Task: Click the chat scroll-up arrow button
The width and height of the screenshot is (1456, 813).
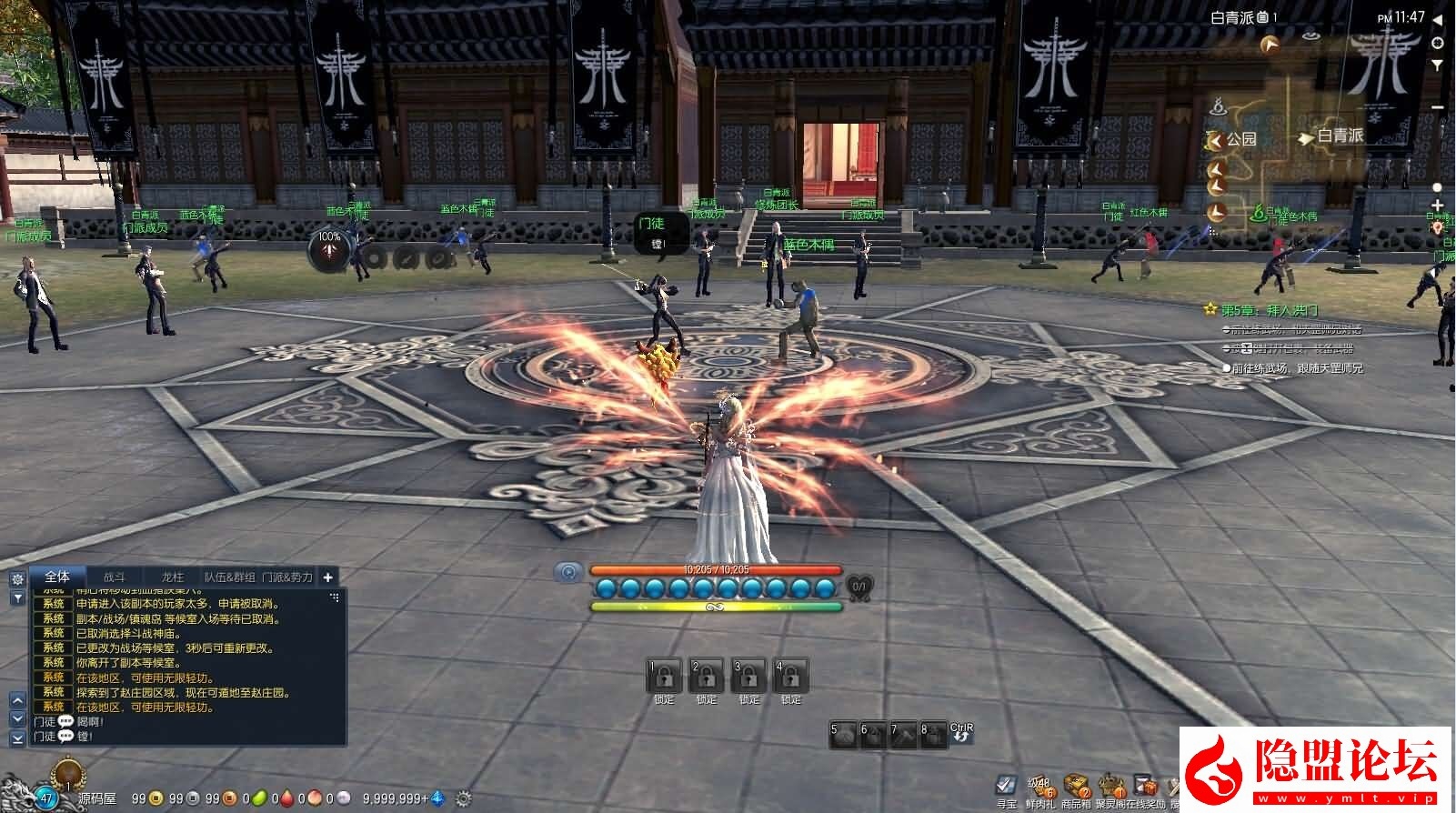Action: tap(17, 700)
